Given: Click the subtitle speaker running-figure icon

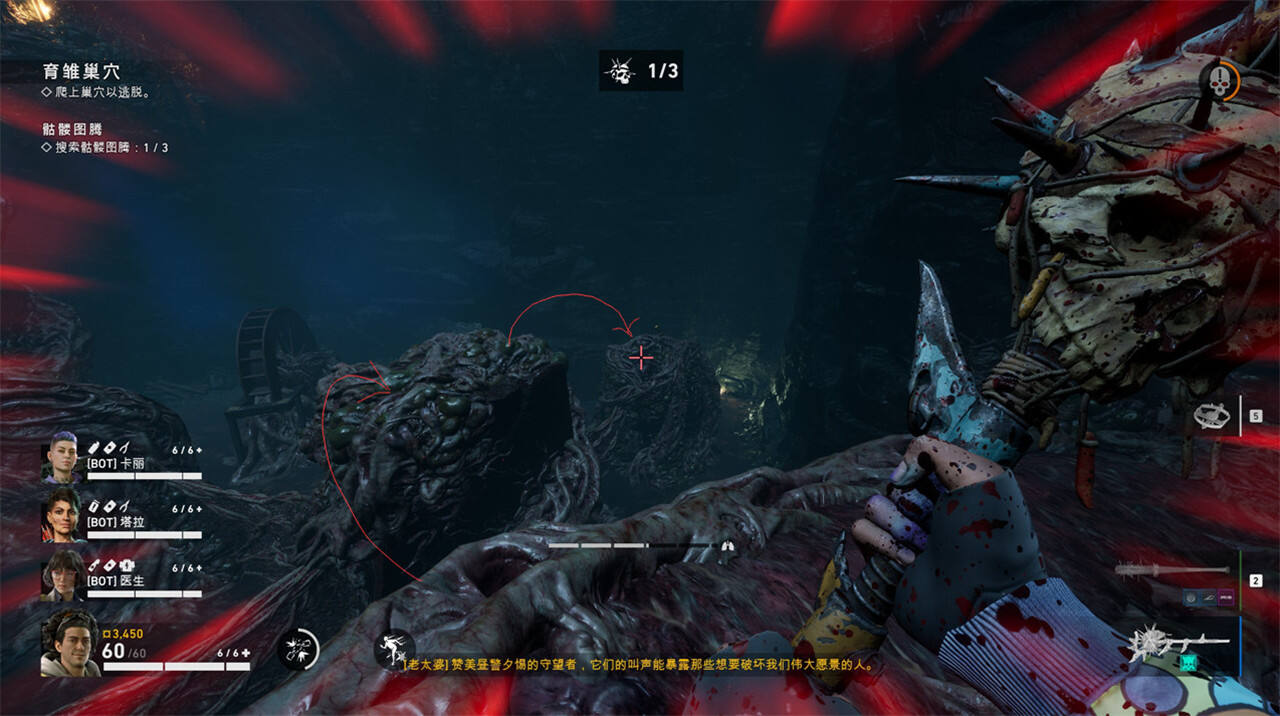Looking at the screenshot, I should [394, 649].
